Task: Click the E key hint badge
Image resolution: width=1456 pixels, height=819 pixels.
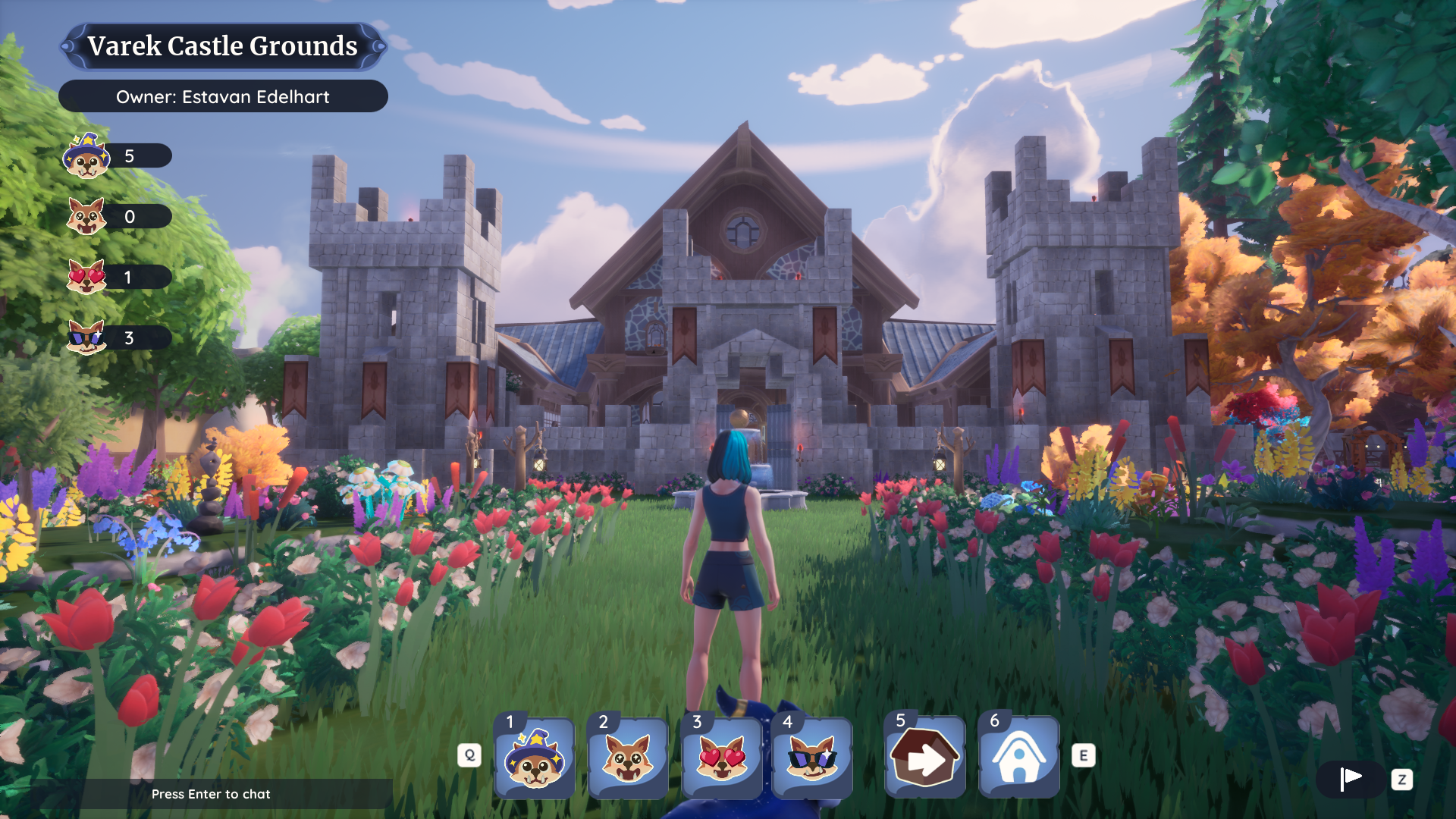Action: [x=1084, y=755]
